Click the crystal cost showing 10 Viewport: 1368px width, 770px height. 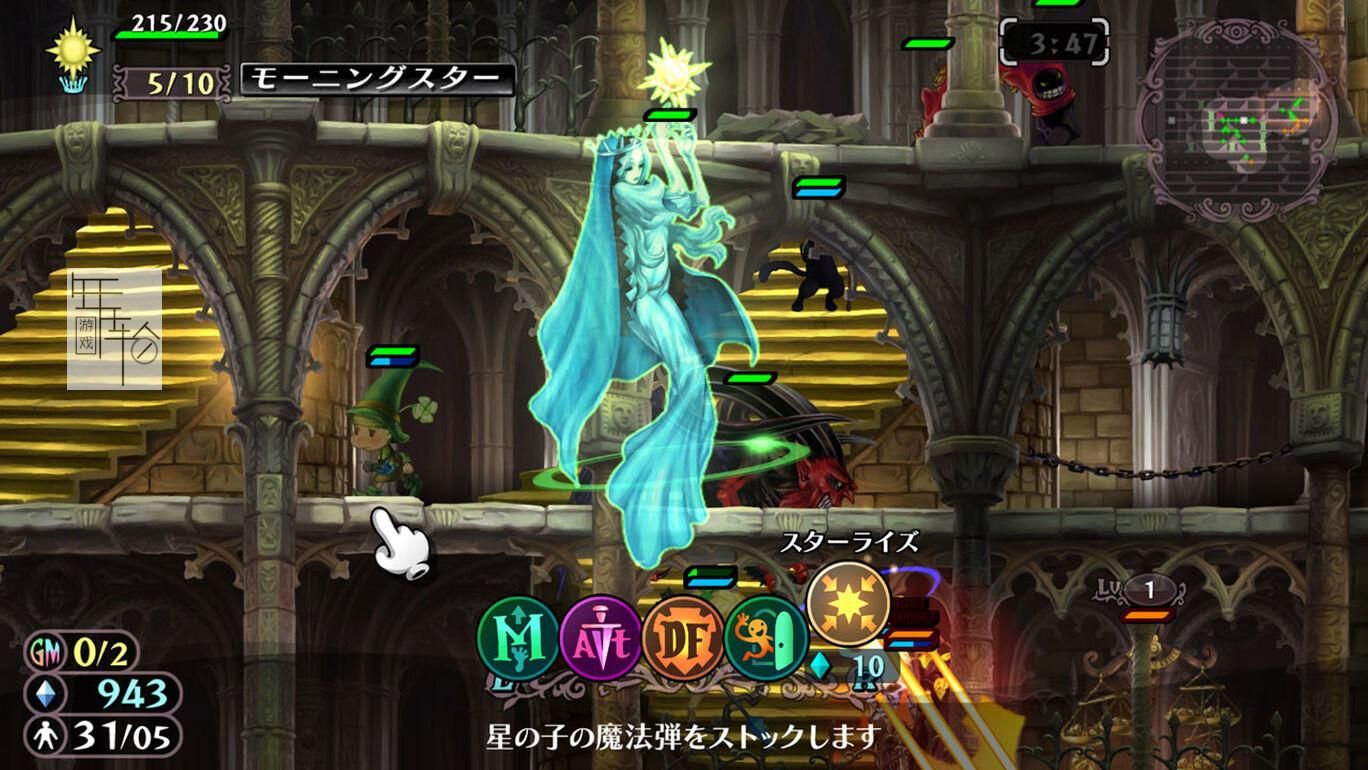coord(862,667)
